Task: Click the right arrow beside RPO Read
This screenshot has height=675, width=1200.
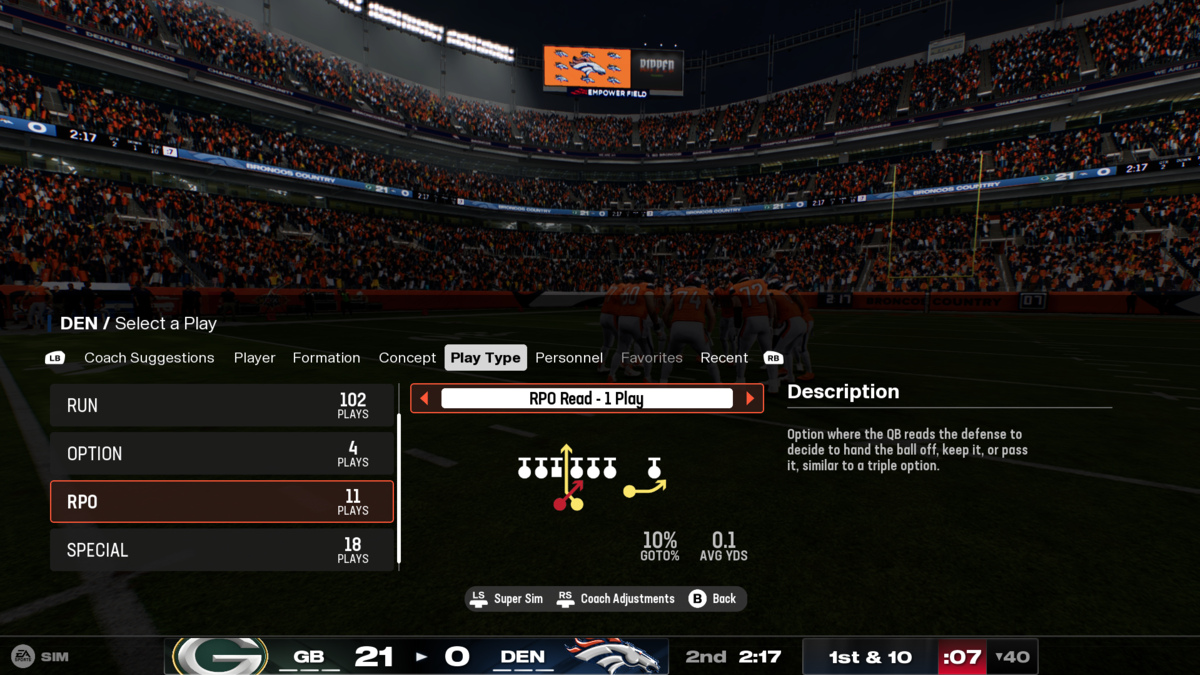Action: click(x=750, y=399)
